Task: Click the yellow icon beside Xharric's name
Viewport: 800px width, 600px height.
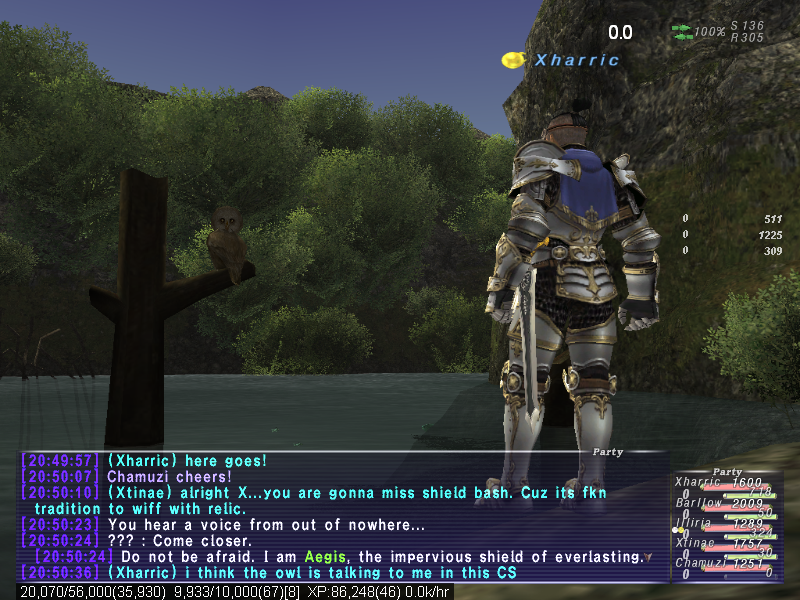Action: coord(514,60)
